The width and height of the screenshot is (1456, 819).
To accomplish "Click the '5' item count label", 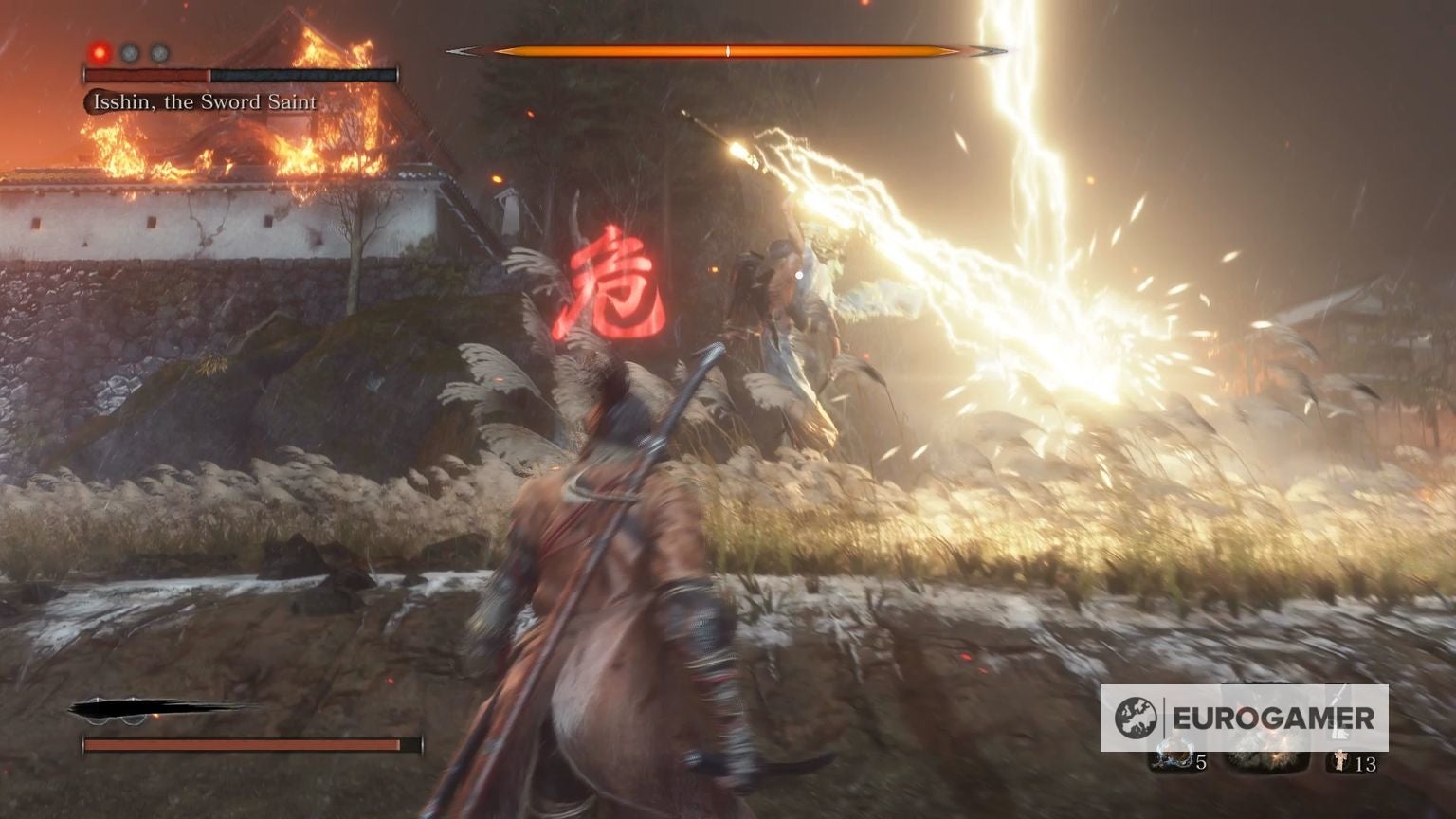I will 1200,763.
